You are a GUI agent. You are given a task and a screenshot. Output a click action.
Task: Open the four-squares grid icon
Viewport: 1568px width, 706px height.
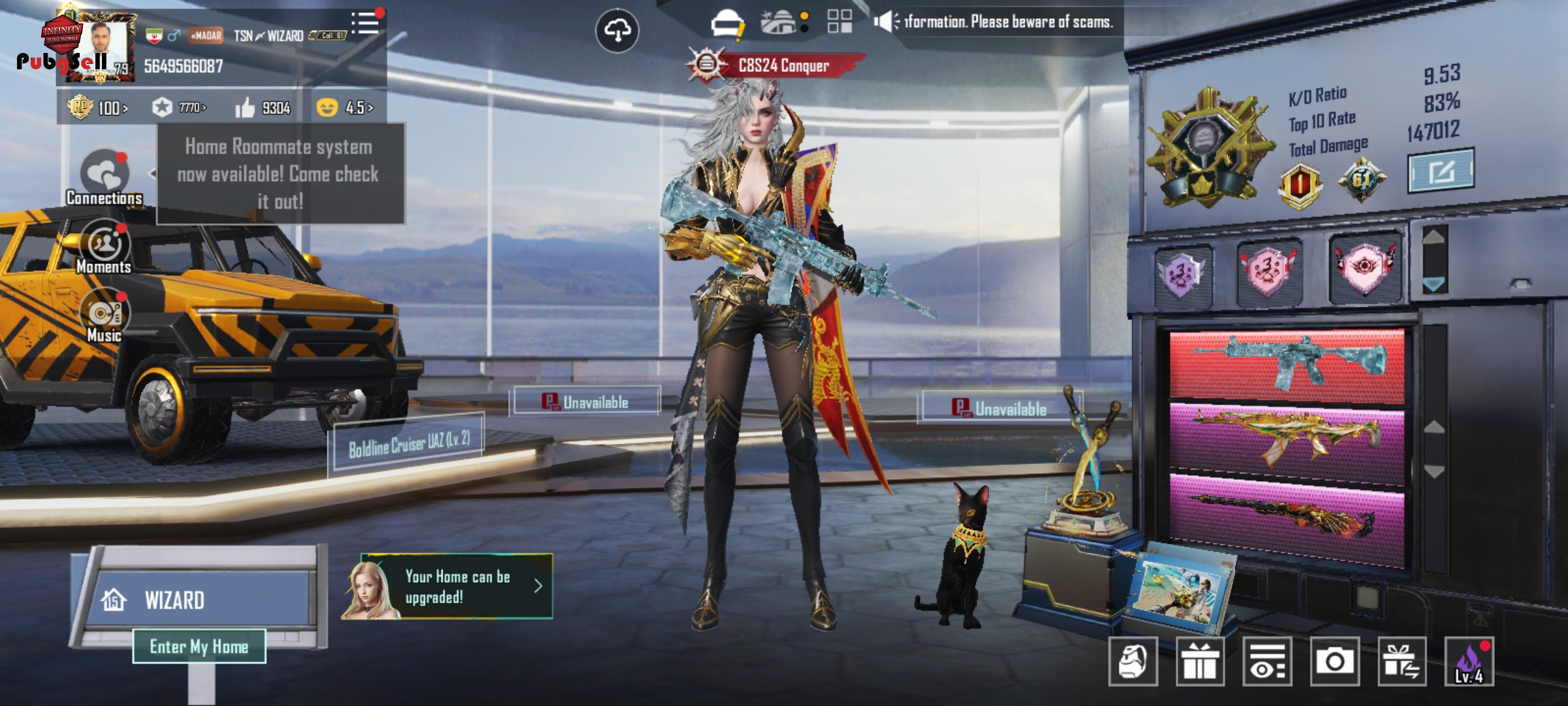pos(840,22)
